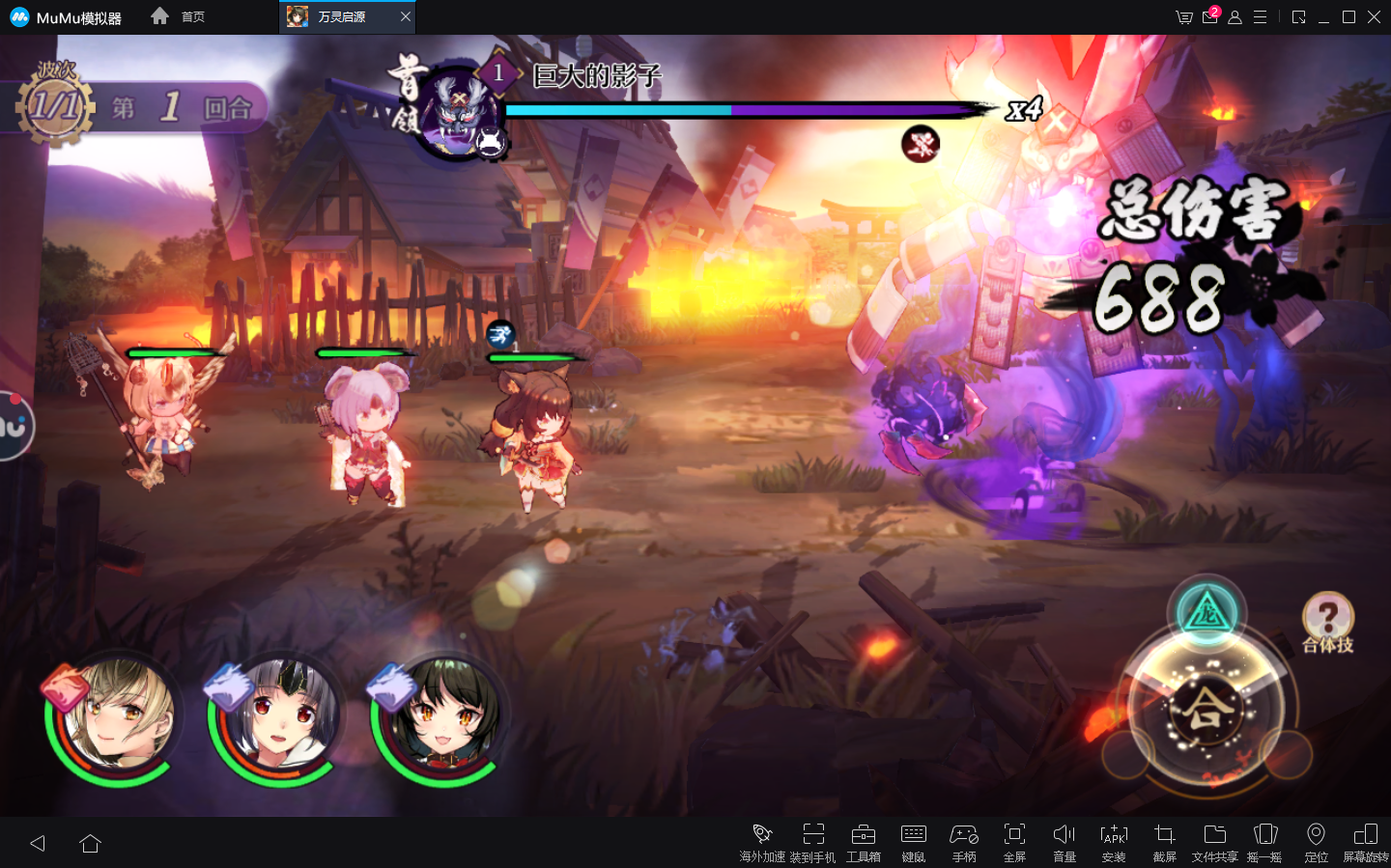Open the 工具箱 toolbox
Image resolution: width=1391 pixels, height=868 pixels.
(x=863, y=841)
